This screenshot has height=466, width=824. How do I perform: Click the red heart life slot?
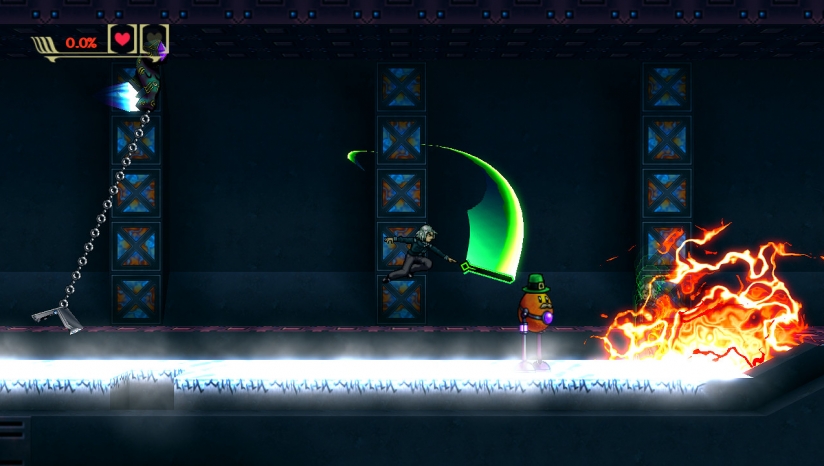(x=122, y=40)
